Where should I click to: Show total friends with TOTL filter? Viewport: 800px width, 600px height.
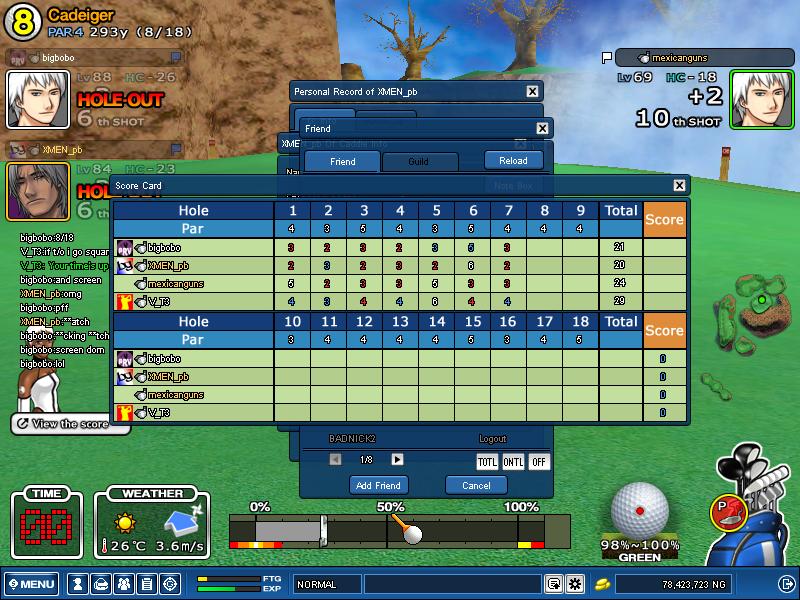(x=487, y=461)
